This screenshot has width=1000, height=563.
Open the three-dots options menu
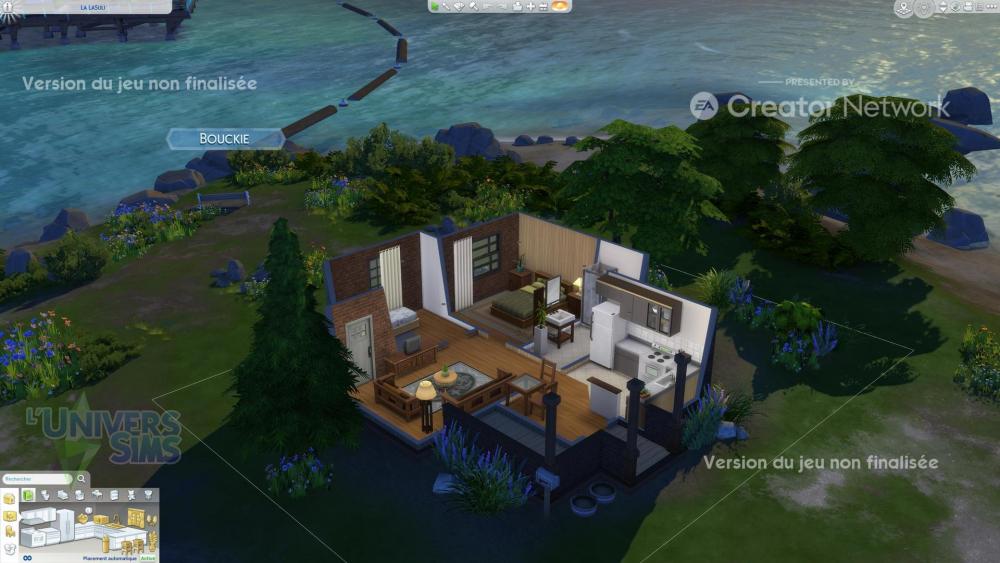click(x=990, y=7)
